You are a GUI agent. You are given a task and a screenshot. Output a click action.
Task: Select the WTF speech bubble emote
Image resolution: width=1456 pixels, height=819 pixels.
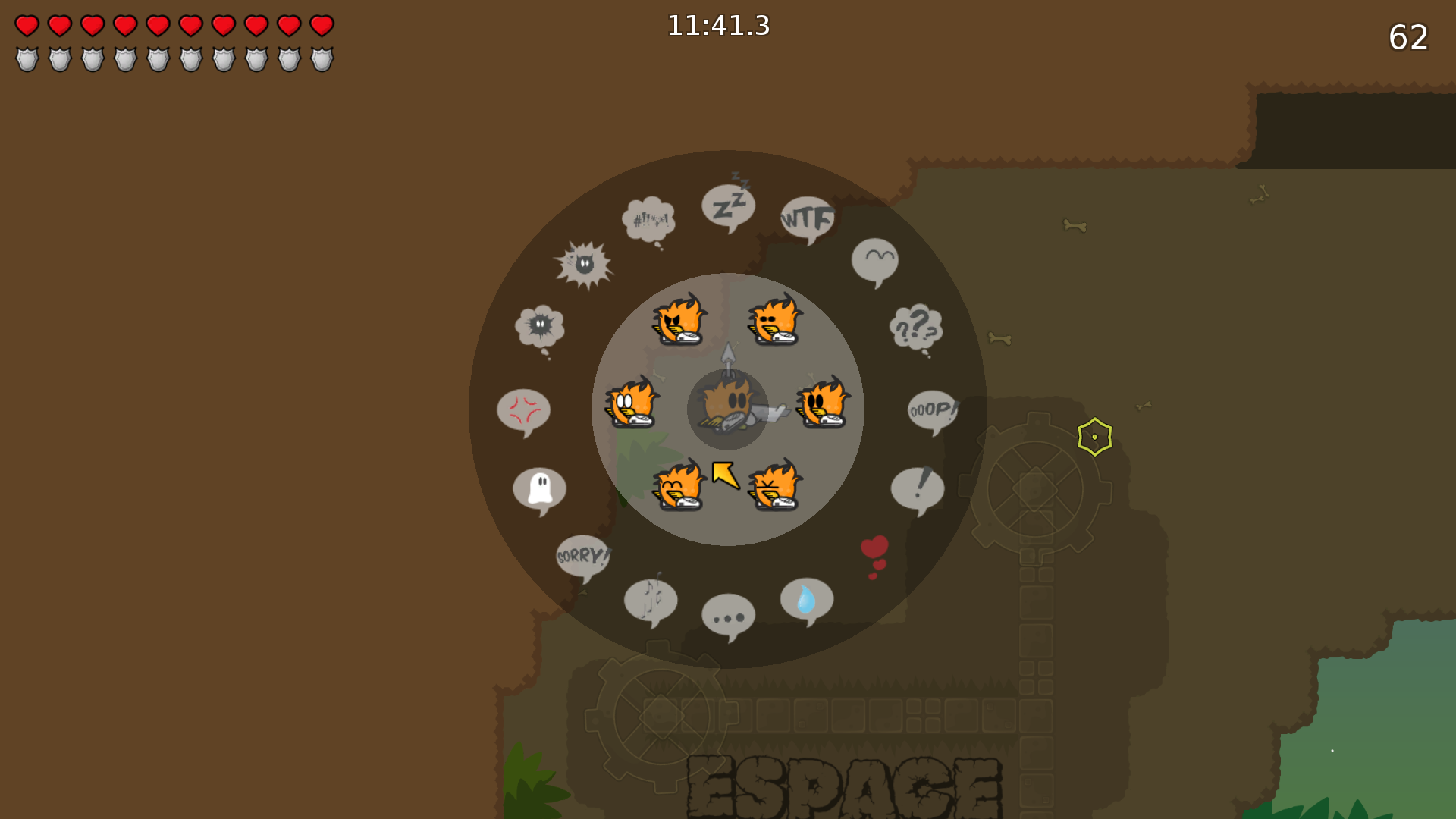[806, 218]
